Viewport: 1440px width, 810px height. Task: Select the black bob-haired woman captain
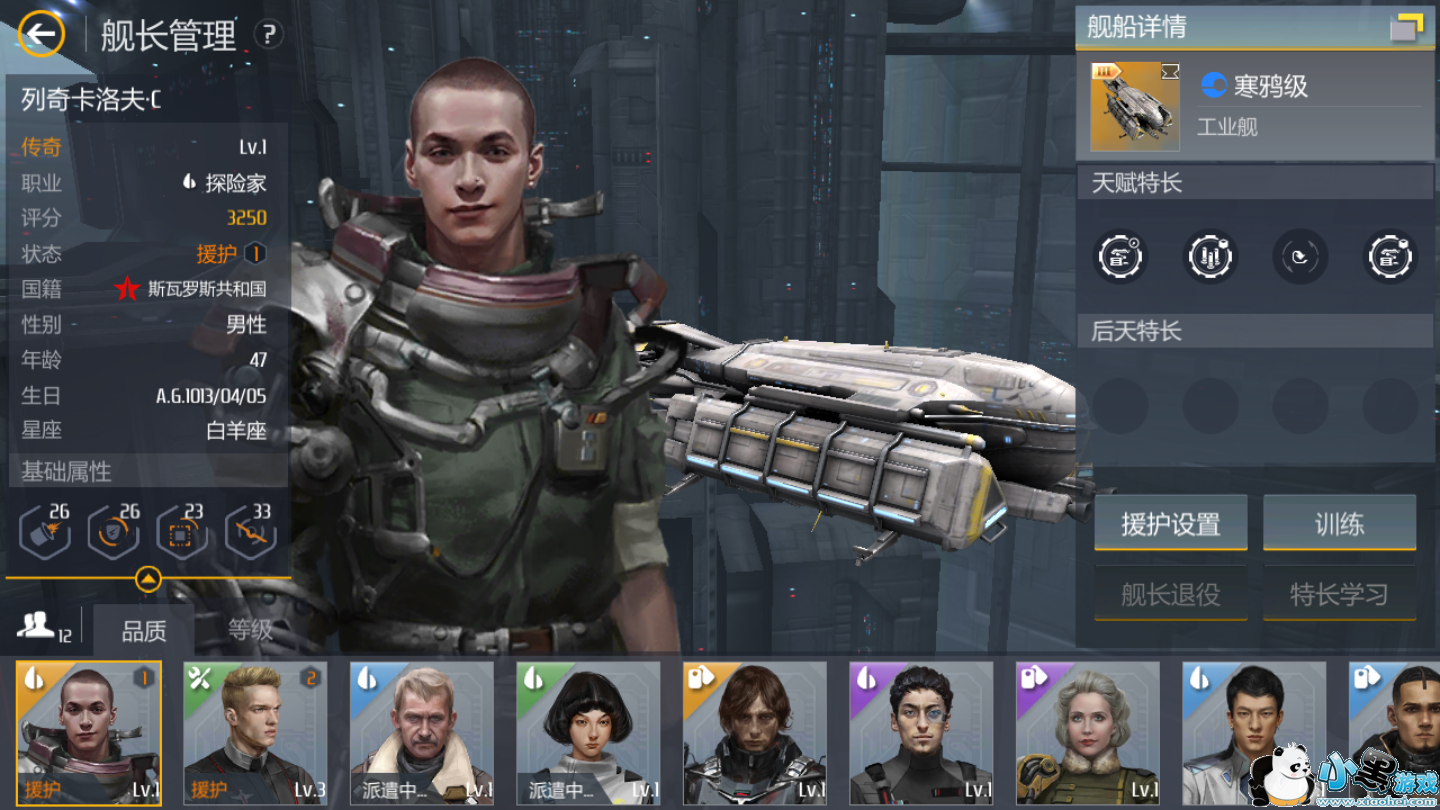click(588, 733)
